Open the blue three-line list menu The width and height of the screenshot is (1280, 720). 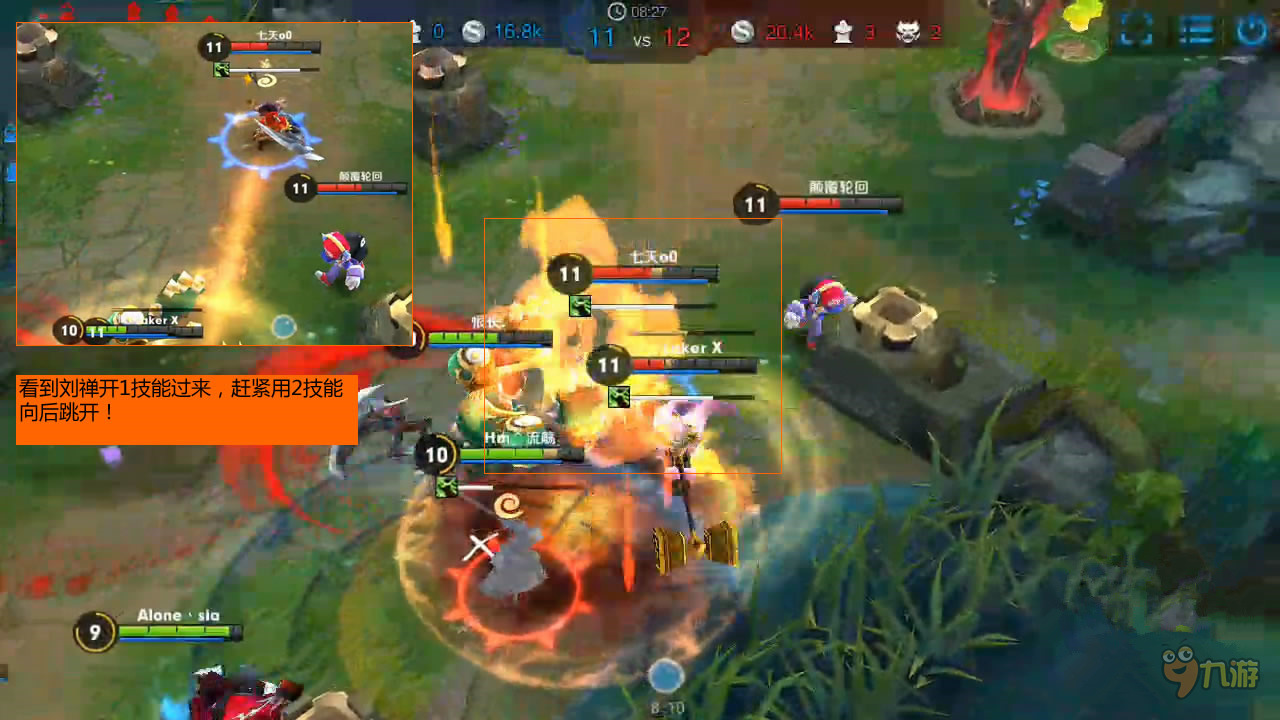pyautogui.click(x=1194, y=30)
